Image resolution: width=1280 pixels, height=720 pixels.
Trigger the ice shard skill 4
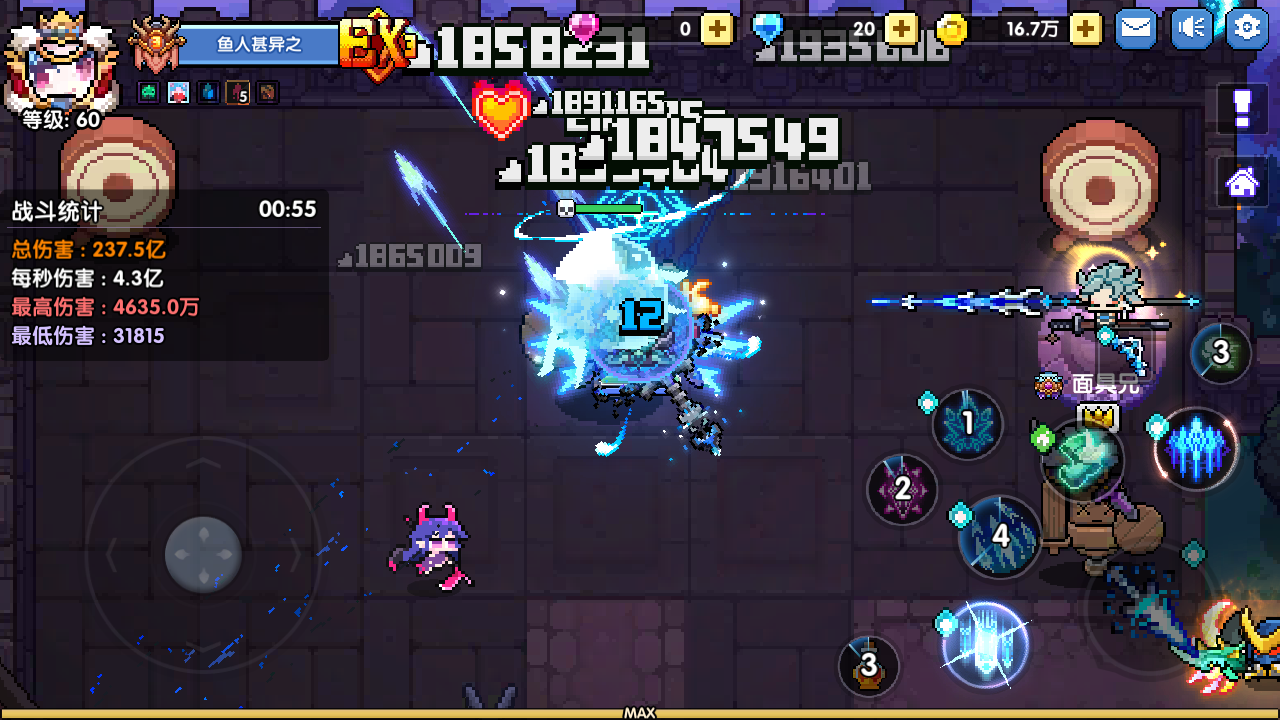1000,536
